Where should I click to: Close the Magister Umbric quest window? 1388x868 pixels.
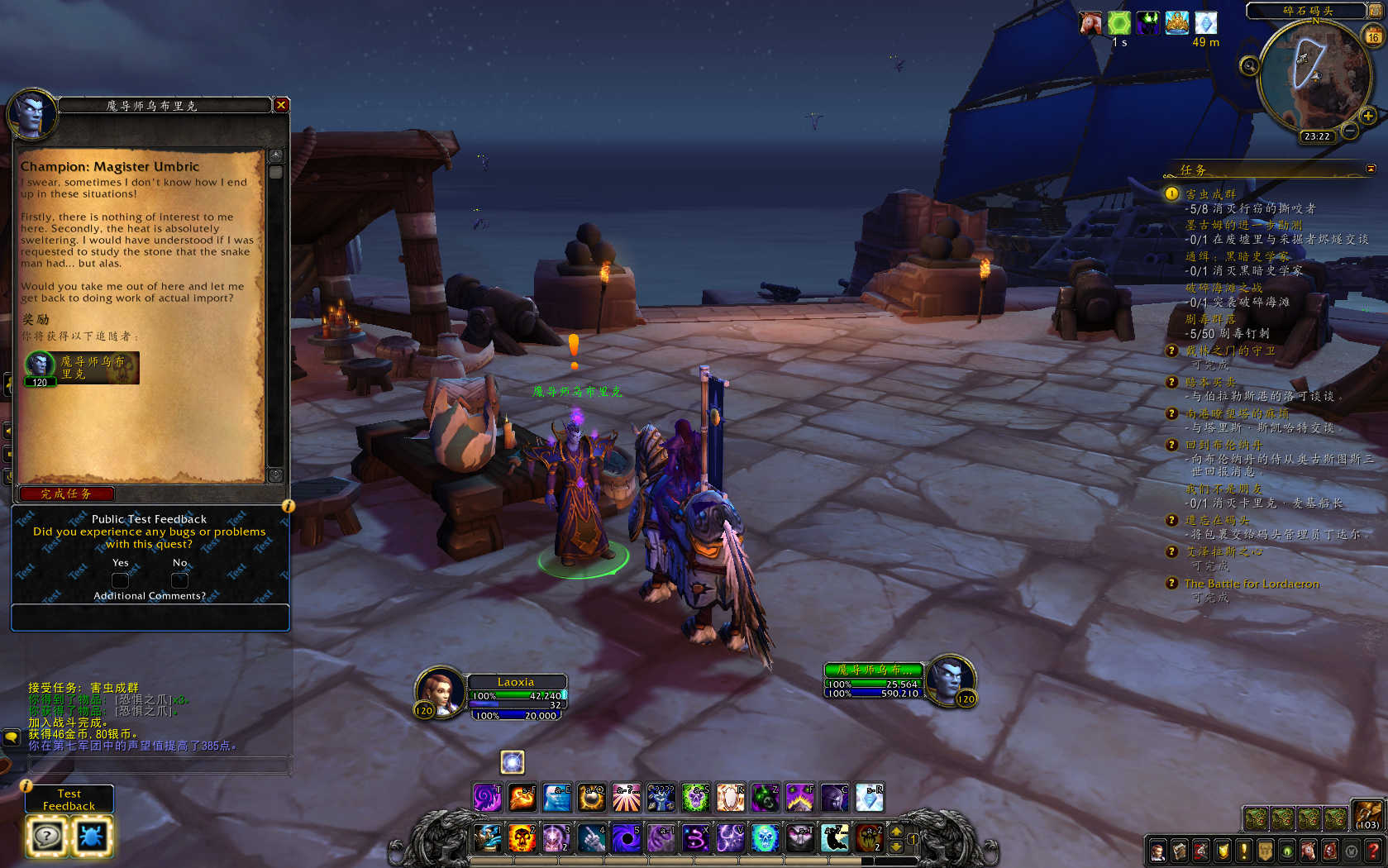tap(281, 105)
